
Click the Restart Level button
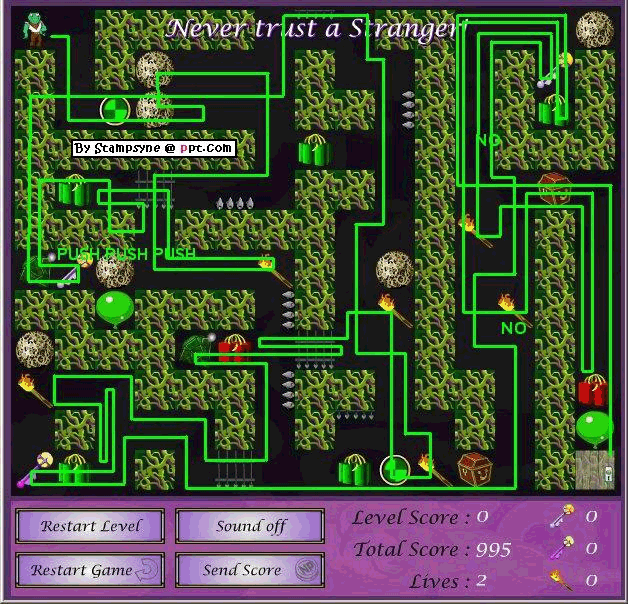[x=92, y=526]
